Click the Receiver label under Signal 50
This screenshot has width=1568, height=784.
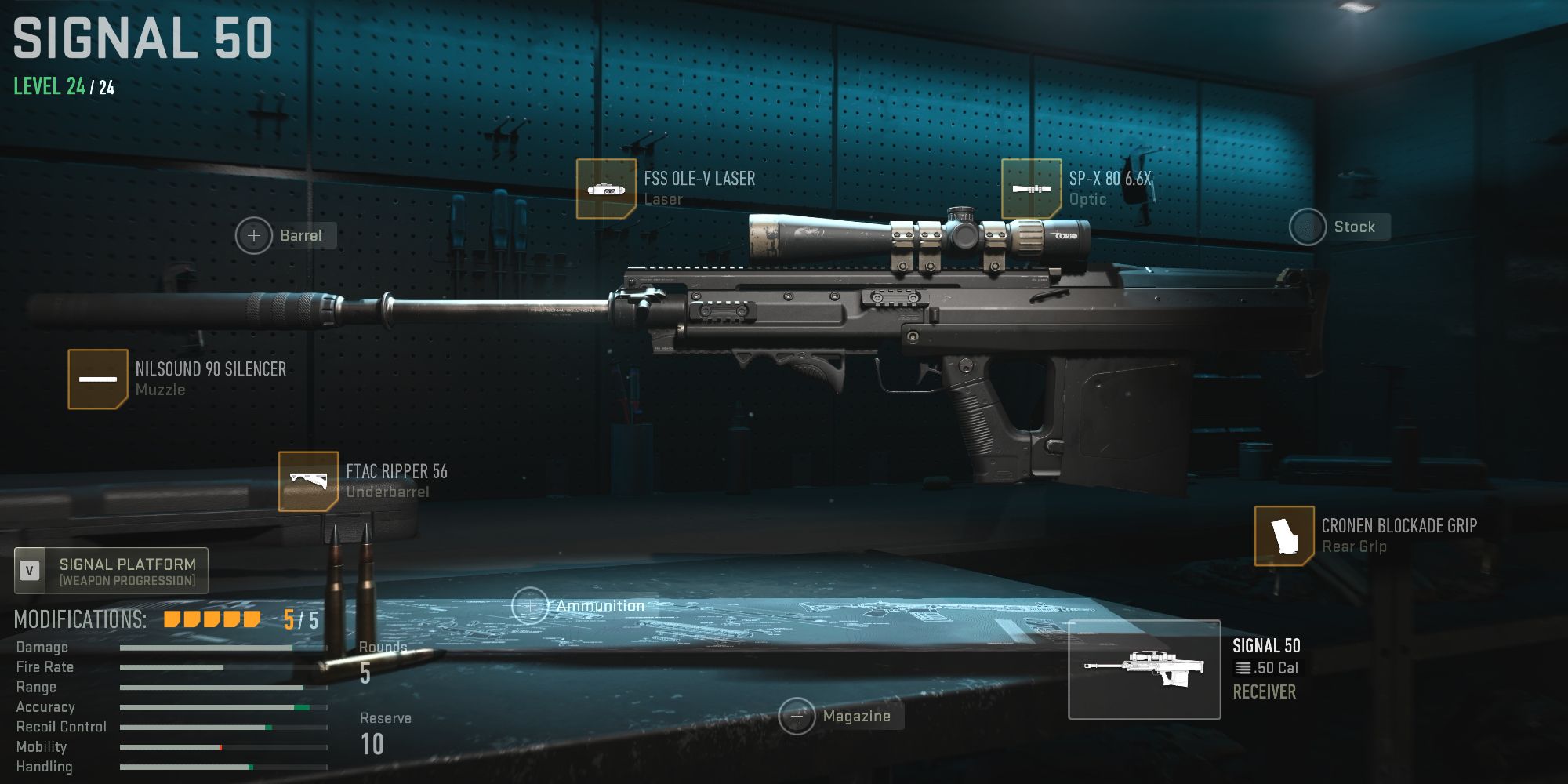pyautogui.click(x=1265, y=691)
